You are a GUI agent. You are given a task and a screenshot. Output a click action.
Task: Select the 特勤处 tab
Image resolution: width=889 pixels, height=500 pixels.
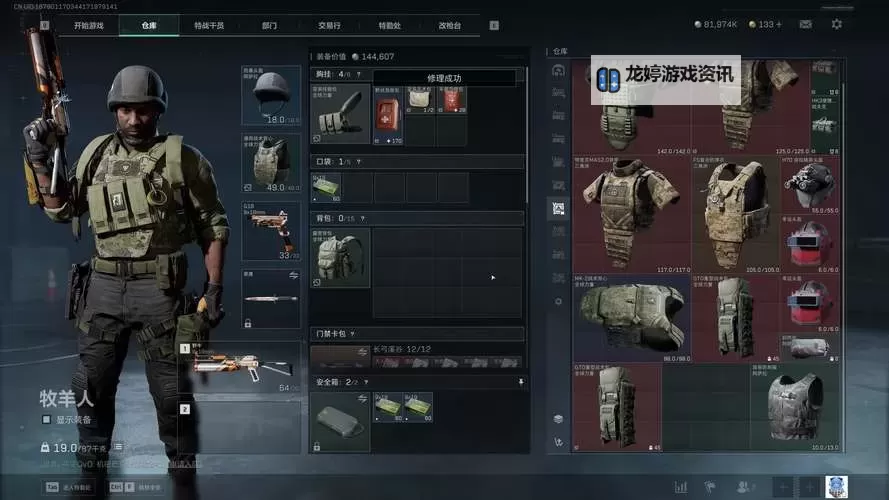click(390, 25)
